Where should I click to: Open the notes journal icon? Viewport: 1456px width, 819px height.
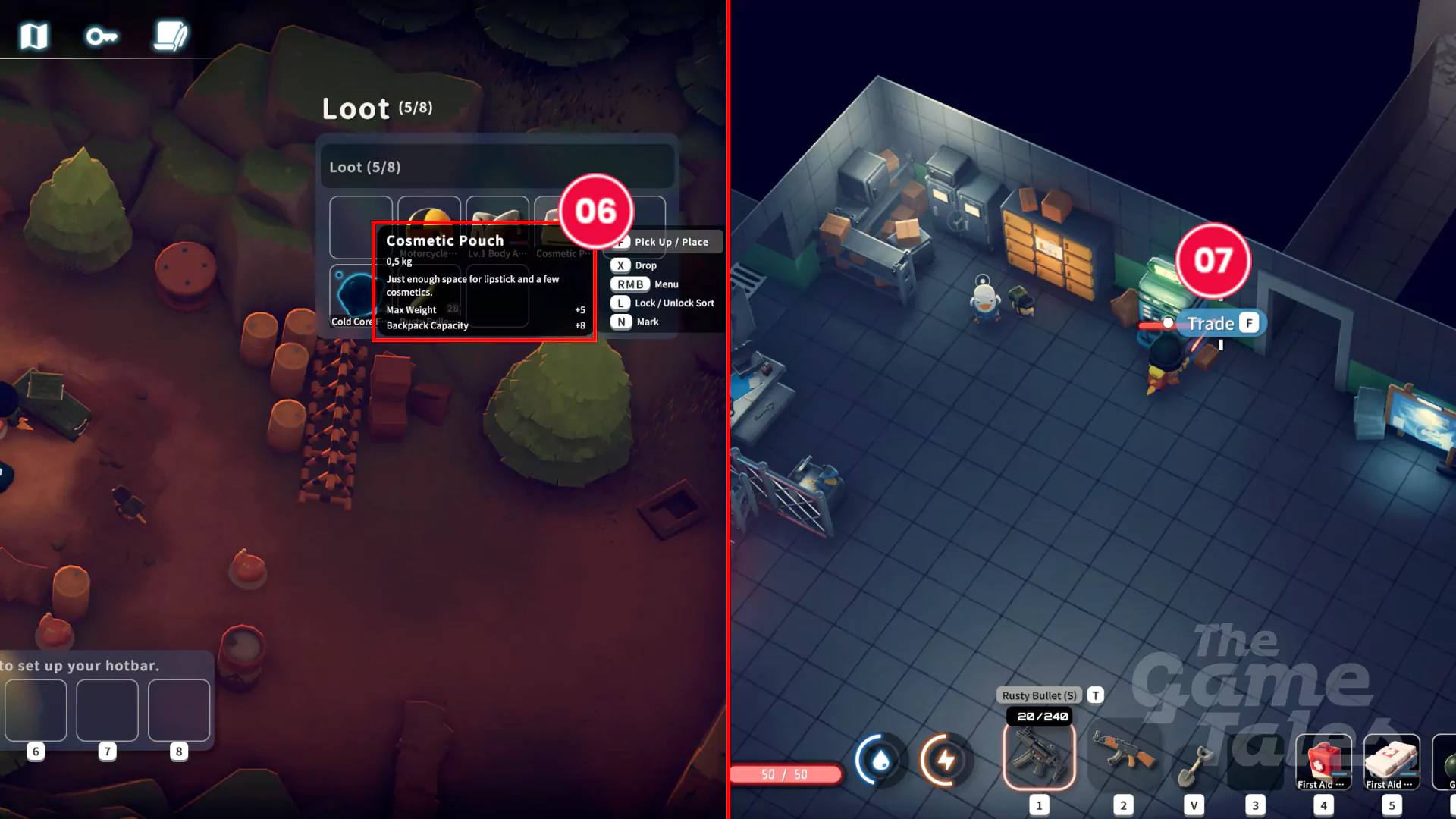[x=171, y=36]
